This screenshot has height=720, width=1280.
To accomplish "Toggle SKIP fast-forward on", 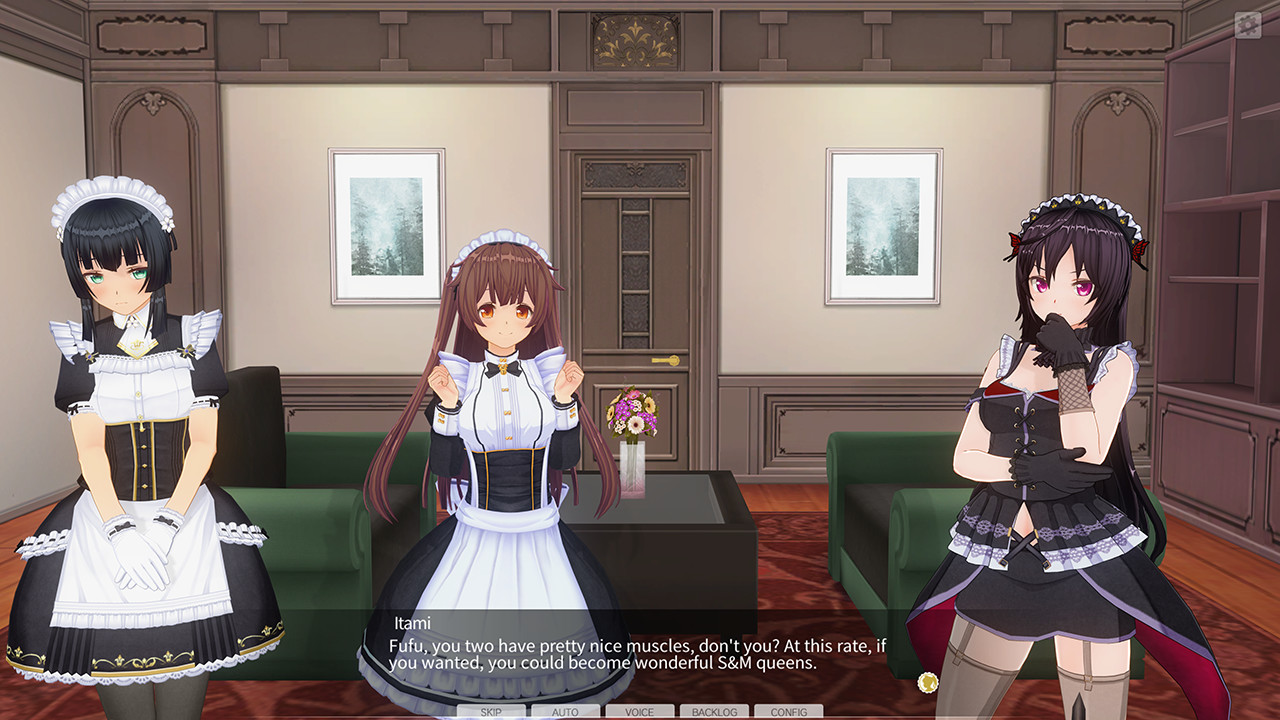I will [494, 711].
